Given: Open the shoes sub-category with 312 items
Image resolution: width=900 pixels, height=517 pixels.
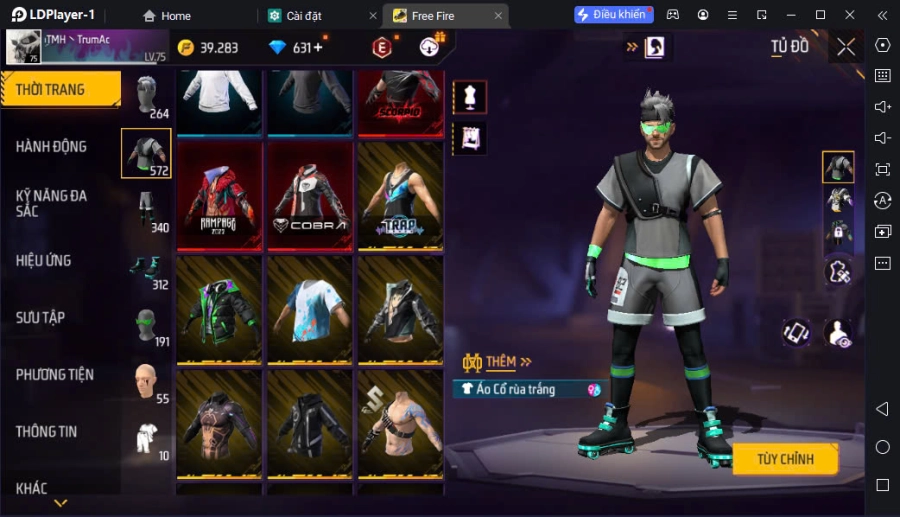Looking at the screenshot, I should click(146, 268).
